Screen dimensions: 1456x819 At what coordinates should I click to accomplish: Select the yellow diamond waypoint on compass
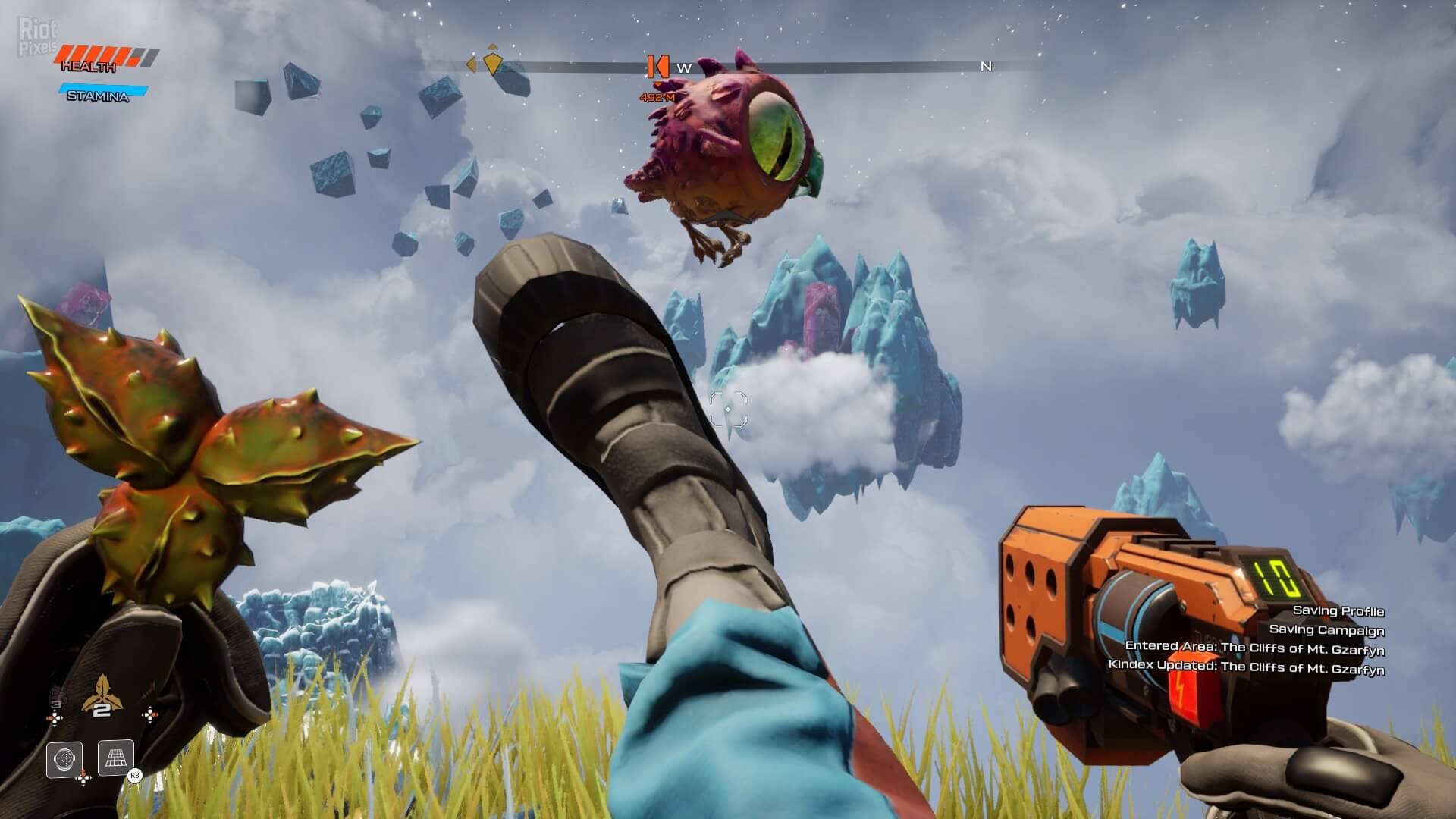click(493, 64)
